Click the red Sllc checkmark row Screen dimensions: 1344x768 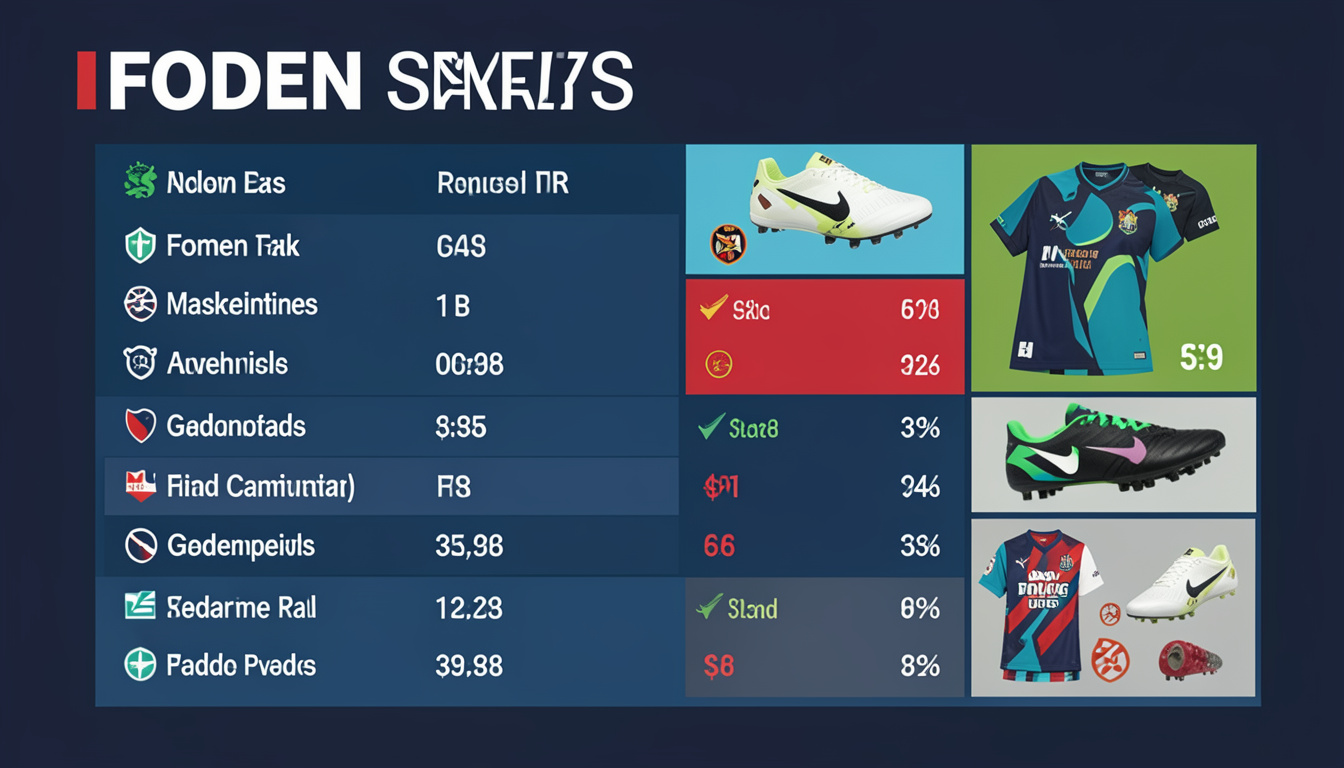pyautogui.click(x=824, y=309)
